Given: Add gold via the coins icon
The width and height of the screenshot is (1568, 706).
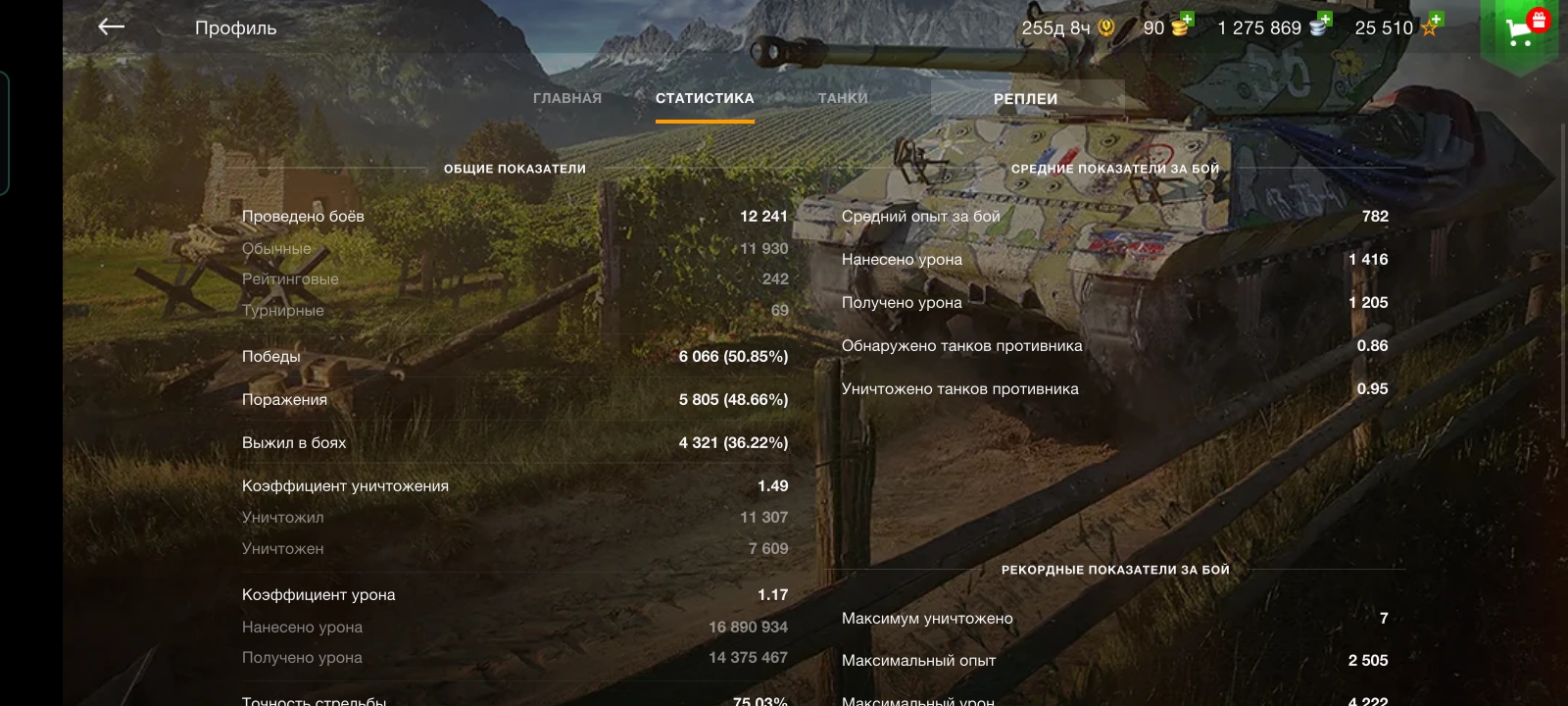Looking at the screenshot, I should tap(1182, 25).
